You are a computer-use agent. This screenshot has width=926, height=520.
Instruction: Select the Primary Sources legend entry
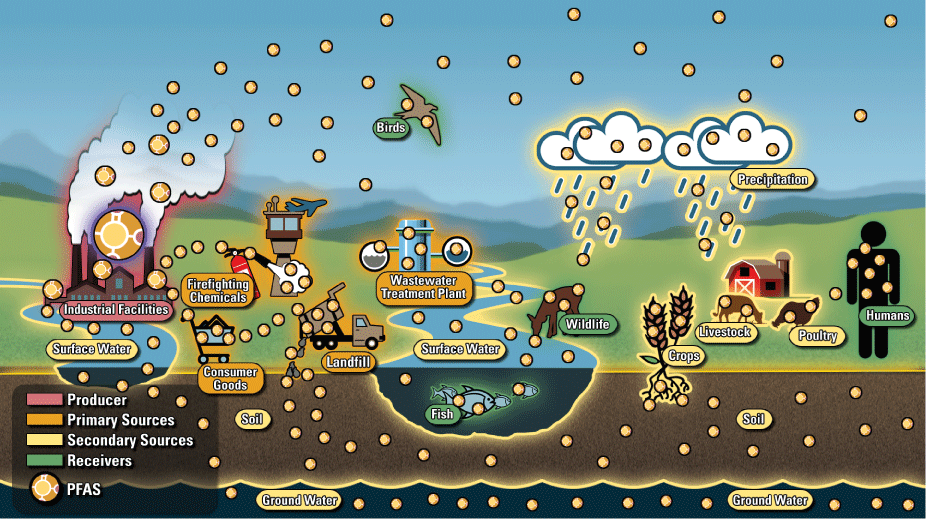[120, 420]
